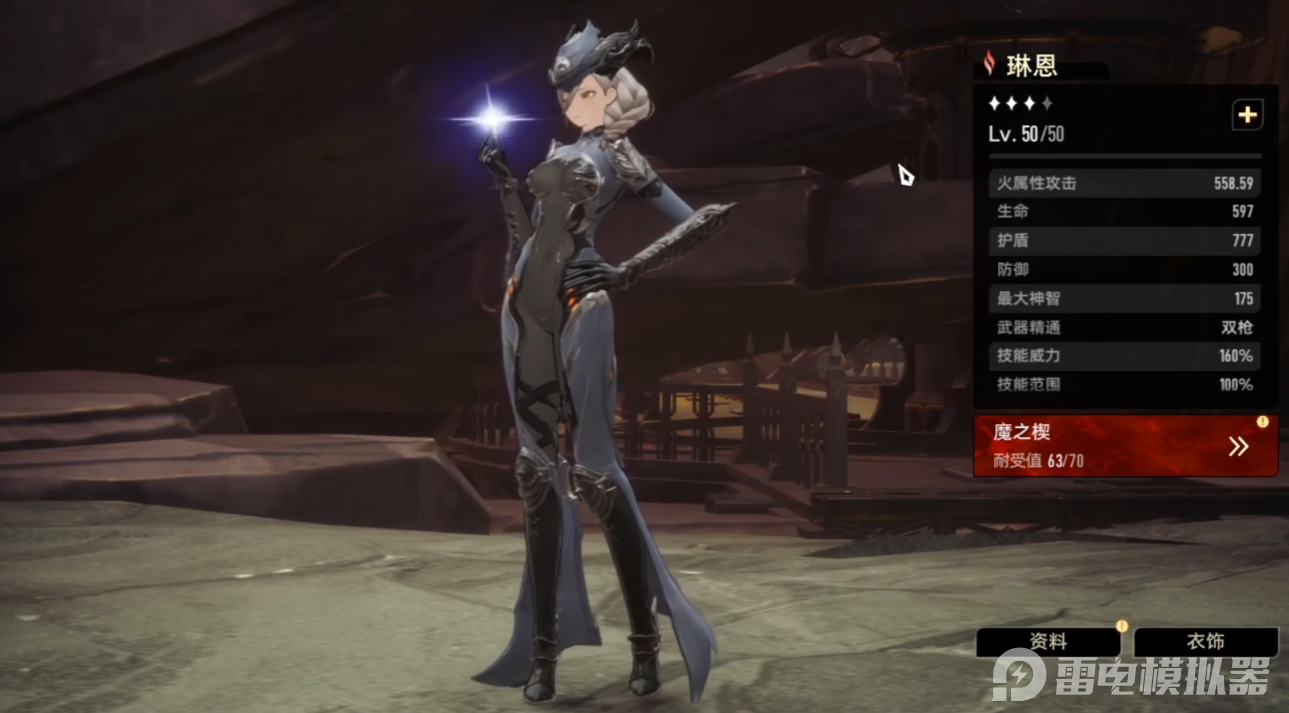Open the 衣饰 outfit button

[x=1205, y=642]
